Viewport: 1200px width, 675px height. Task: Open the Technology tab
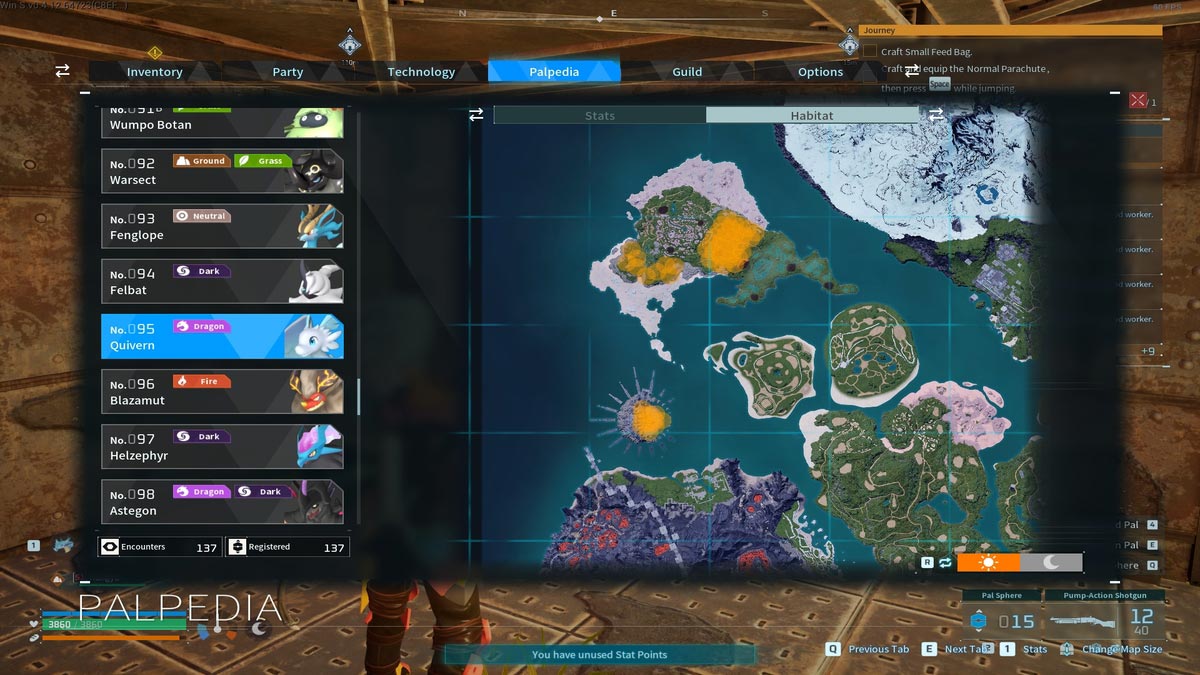421,72
